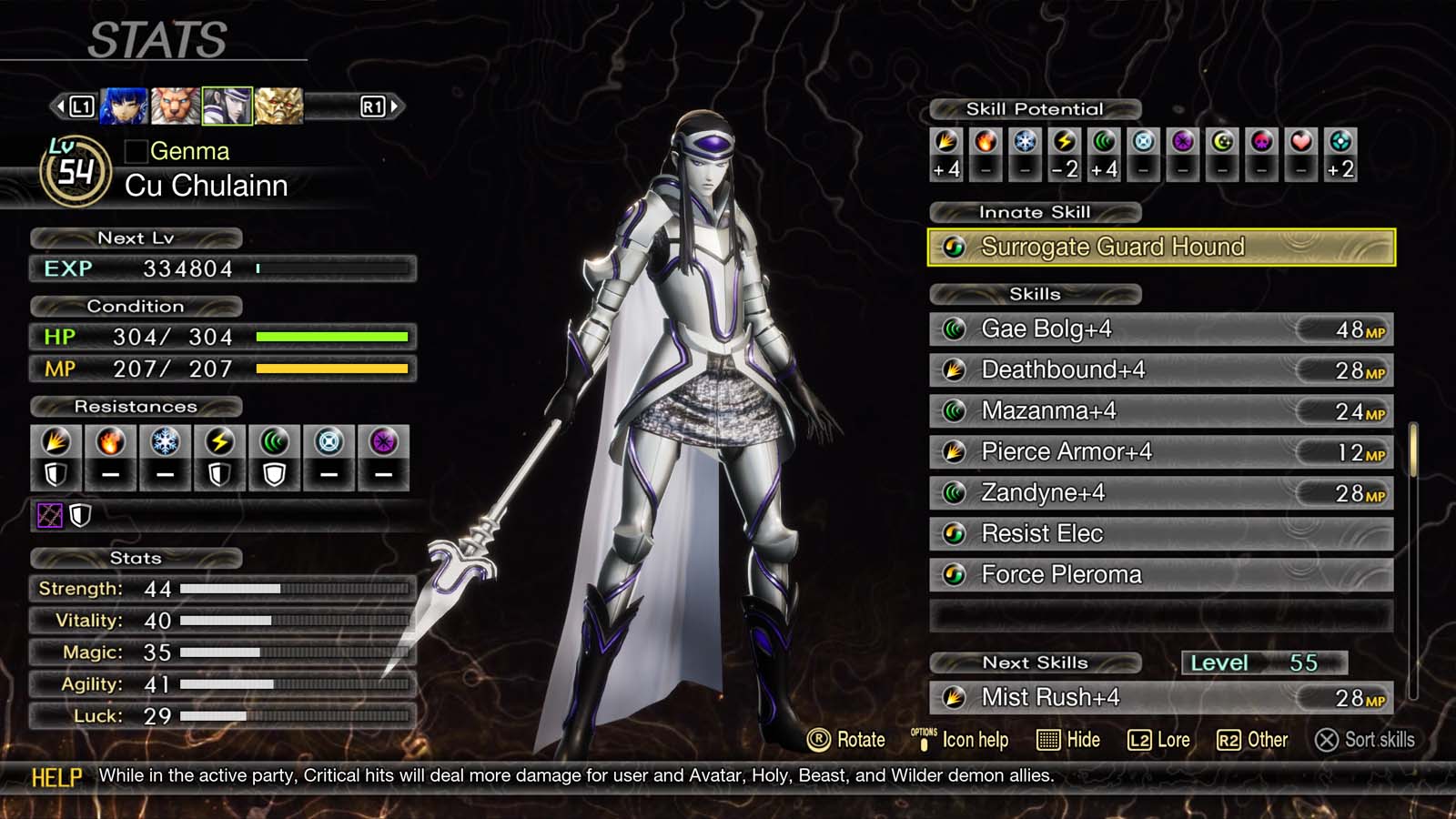Inspect the ice resistance icon
The image size is (1456, 819).
(165, 442)
